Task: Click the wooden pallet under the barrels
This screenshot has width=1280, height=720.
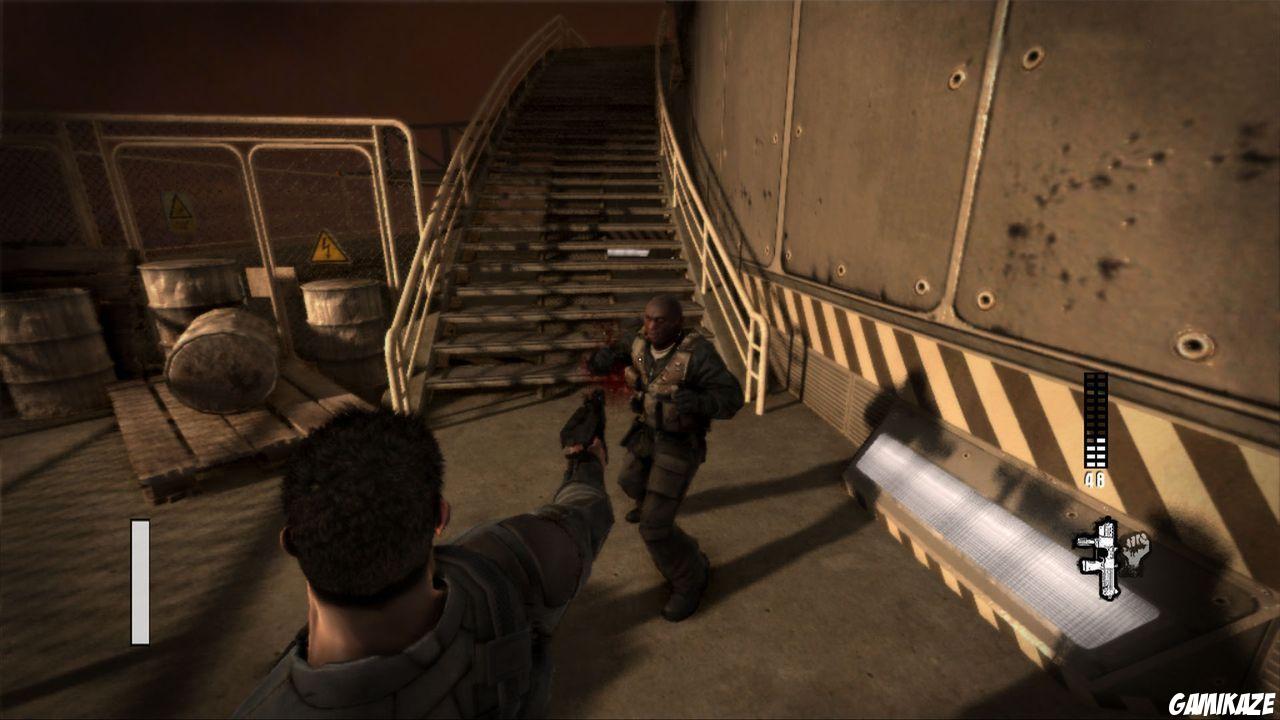Action: point(190,450)
